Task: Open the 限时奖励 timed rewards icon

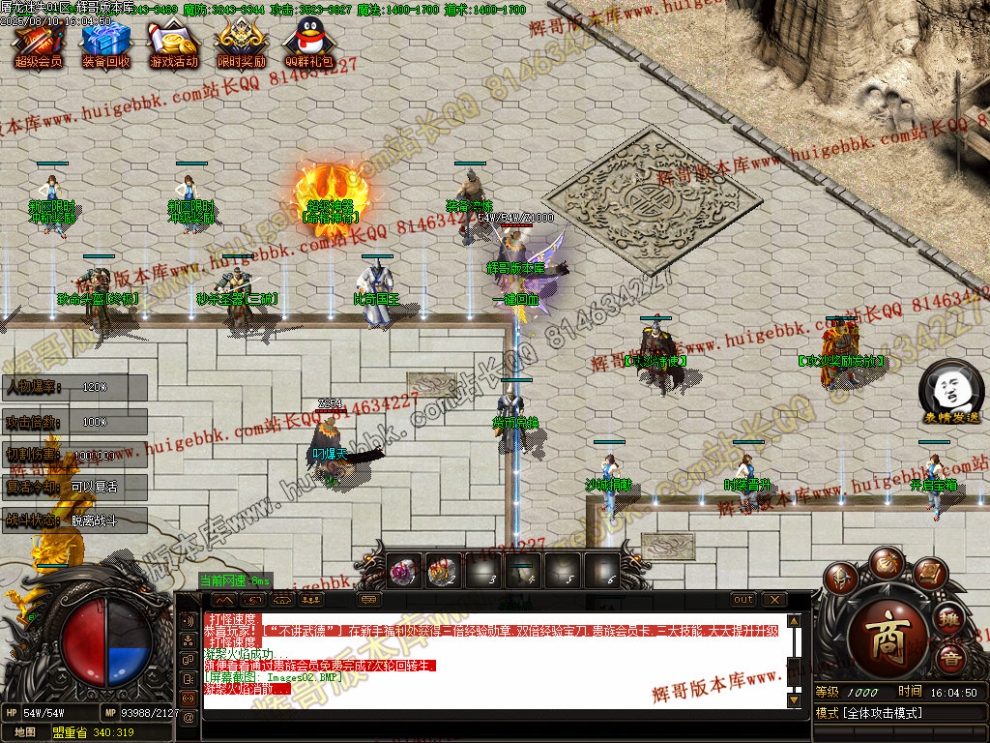Action: [241, 45]
